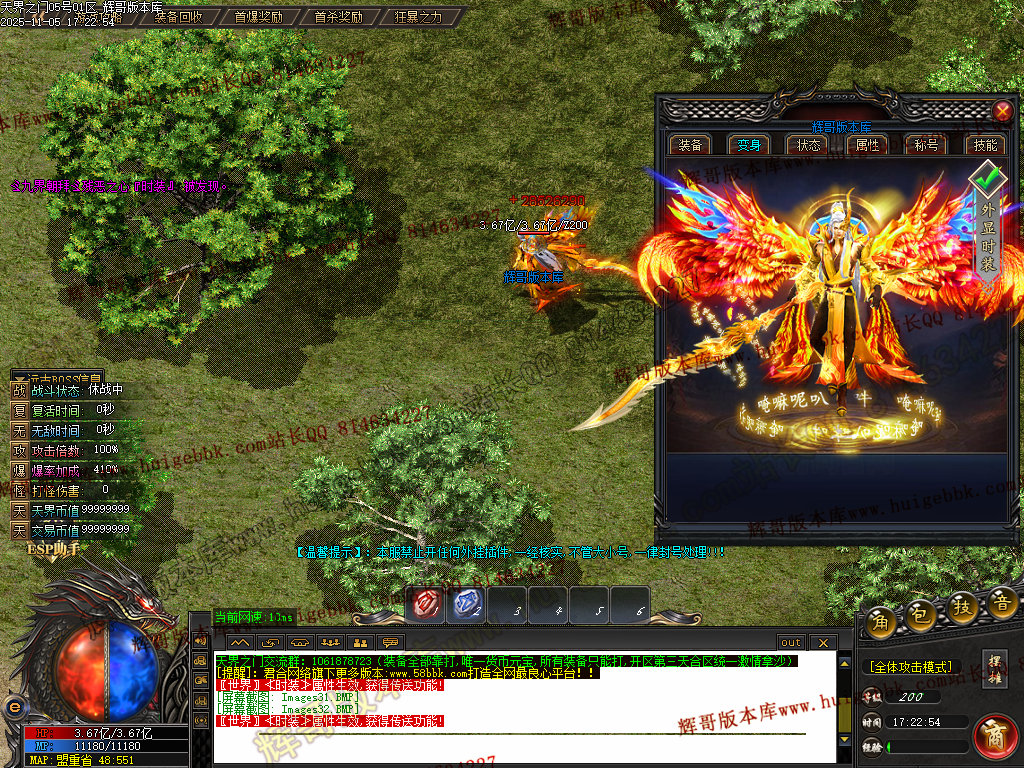Image resolution: width=1024 pixels, height=768 pixels.
Task: Open the 摆摊 stall button
Action: [x=995, y=667]
